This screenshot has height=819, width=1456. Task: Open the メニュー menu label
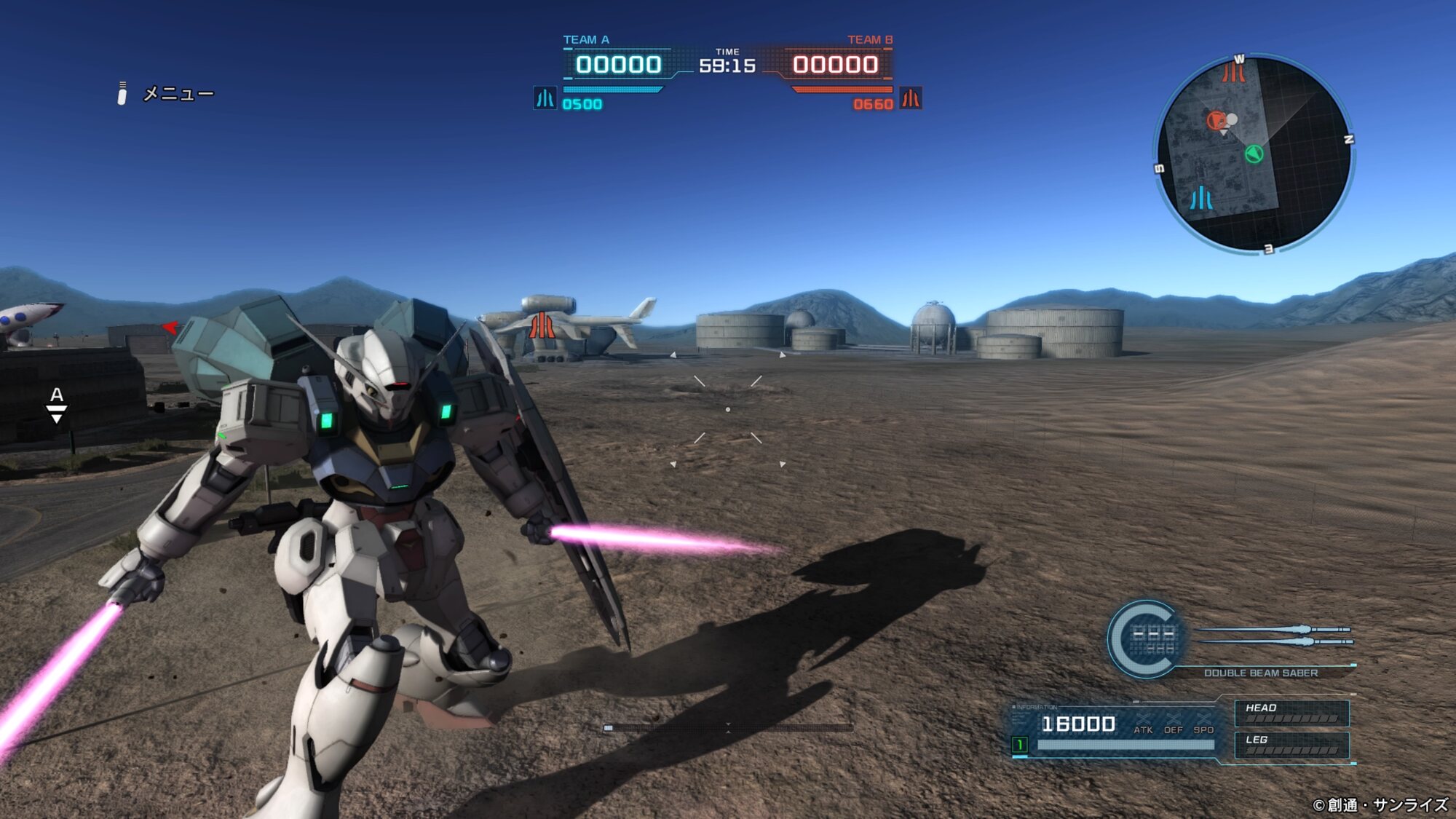pos(178,94)
